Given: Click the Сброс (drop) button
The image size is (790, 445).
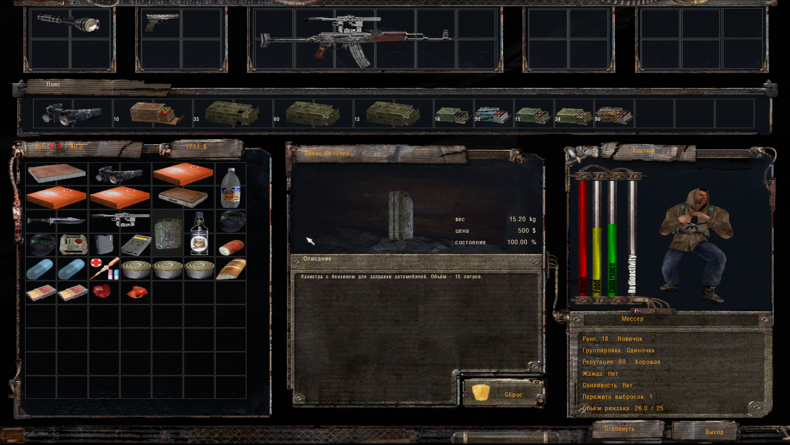Looking at the screenshot, I should coord(503,393).
